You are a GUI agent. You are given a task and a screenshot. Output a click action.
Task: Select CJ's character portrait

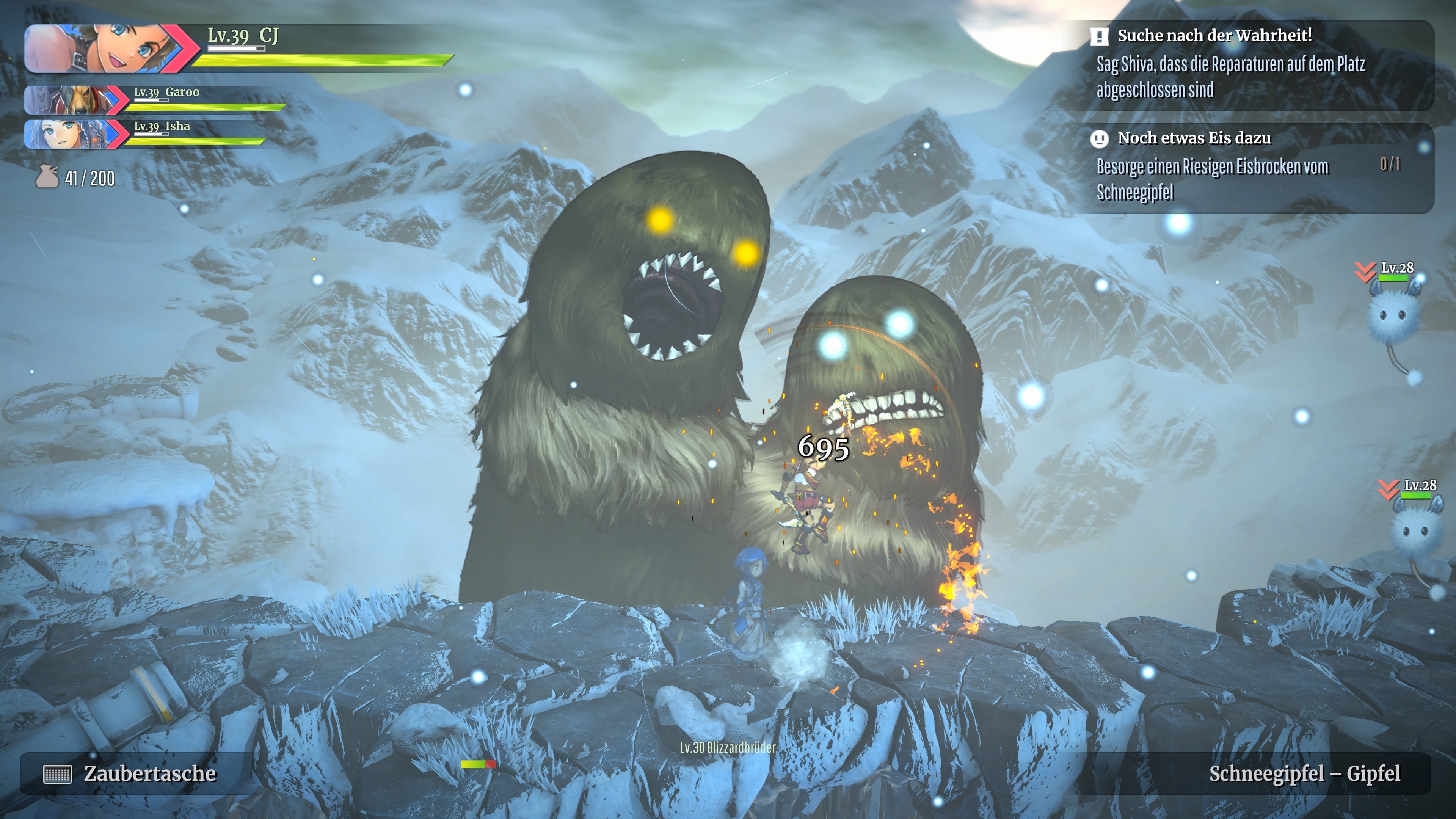coord(102,49)
